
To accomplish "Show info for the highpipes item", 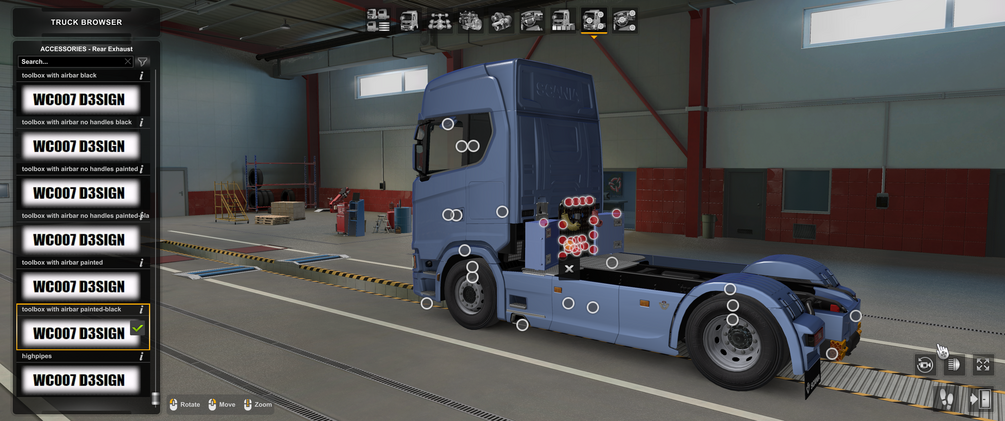I will [x=141, y=356].
